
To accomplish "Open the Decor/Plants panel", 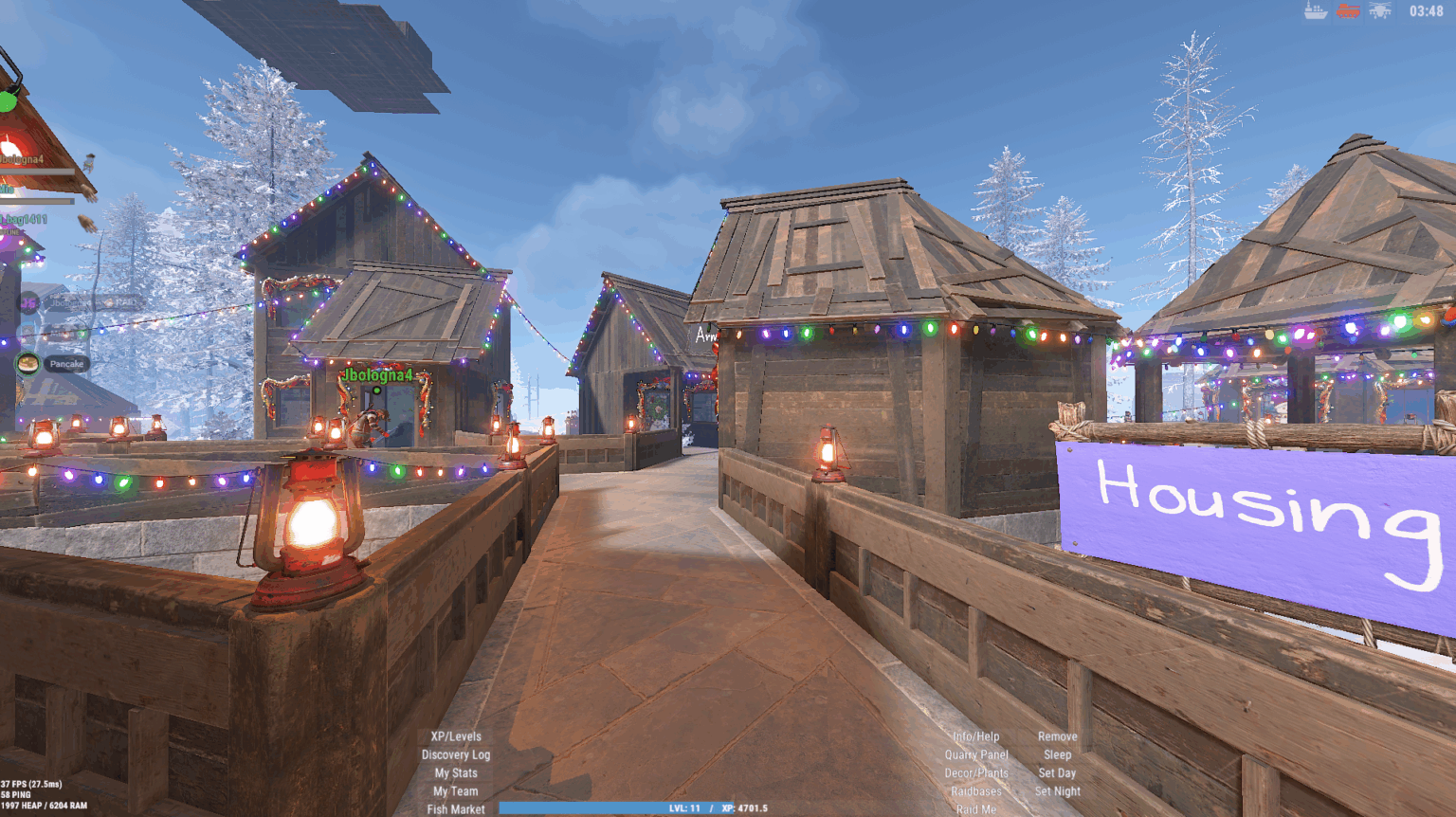I will coord(975,772).
